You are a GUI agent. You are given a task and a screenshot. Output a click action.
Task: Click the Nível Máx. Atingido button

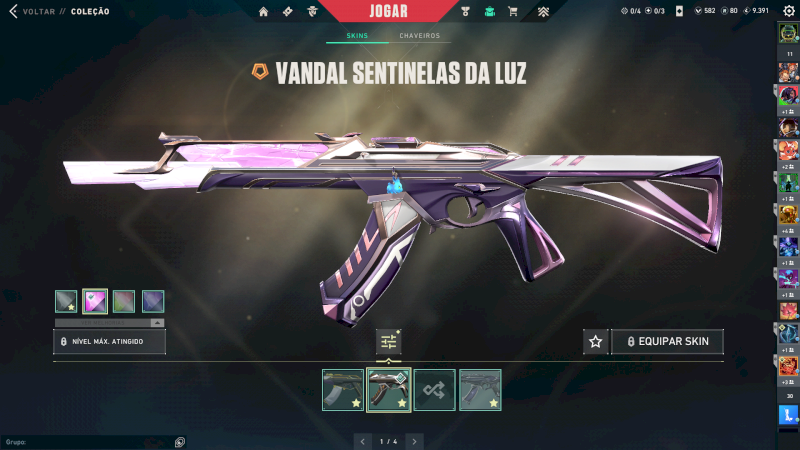[x=109, y=342]
